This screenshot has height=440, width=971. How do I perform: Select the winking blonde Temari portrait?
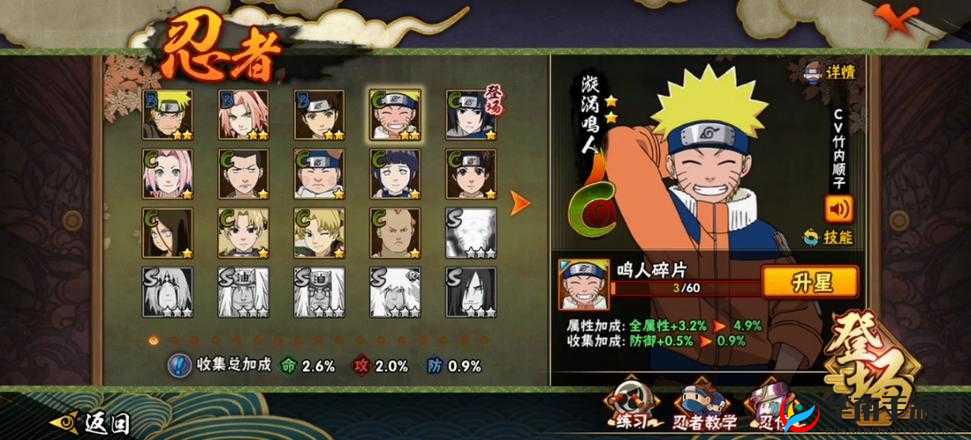tap(320, 232)
